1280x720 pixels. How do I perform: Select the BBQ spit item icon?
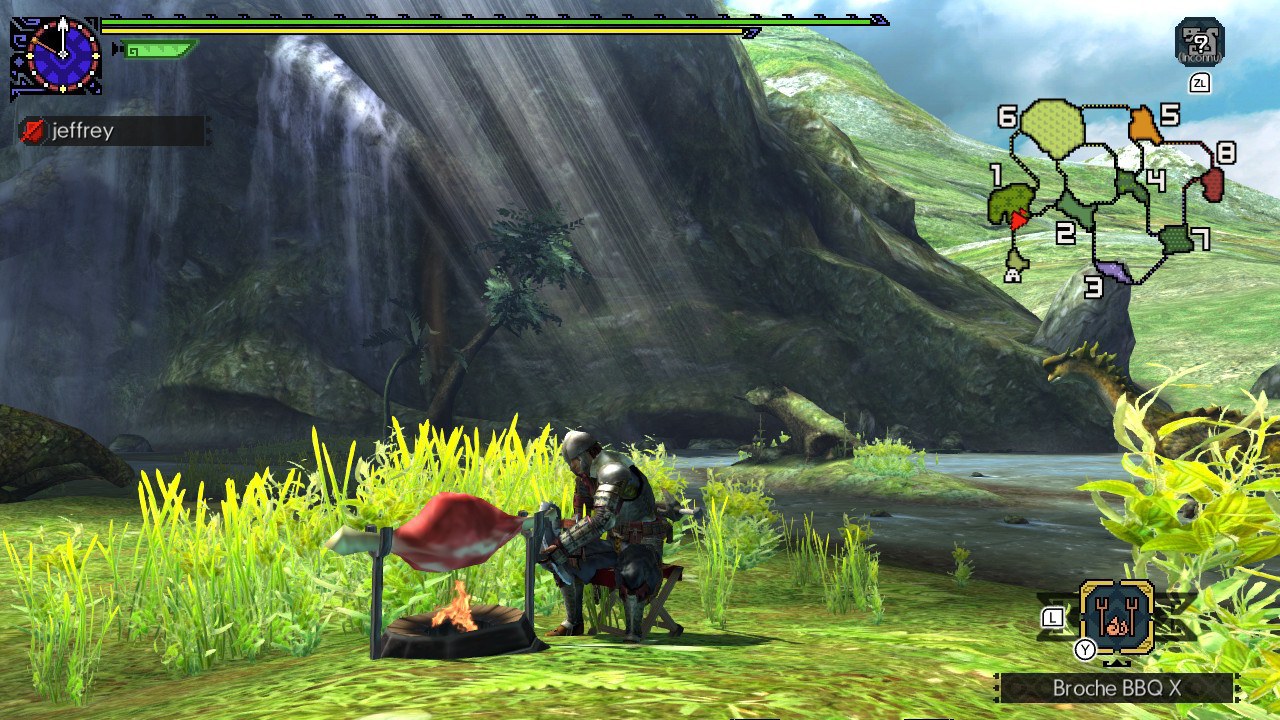(x=1116, y=618)
